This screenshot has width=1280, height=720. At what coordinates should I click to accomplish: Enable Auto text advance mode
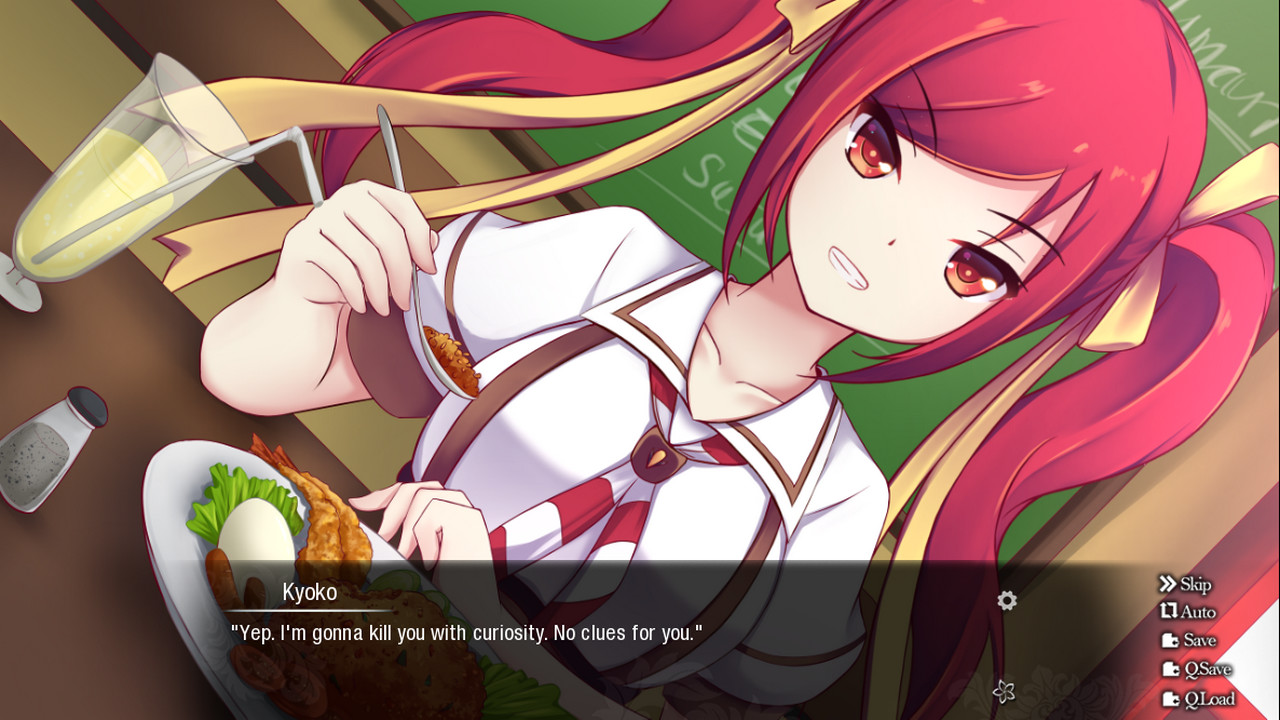[x=1199, y=612]
